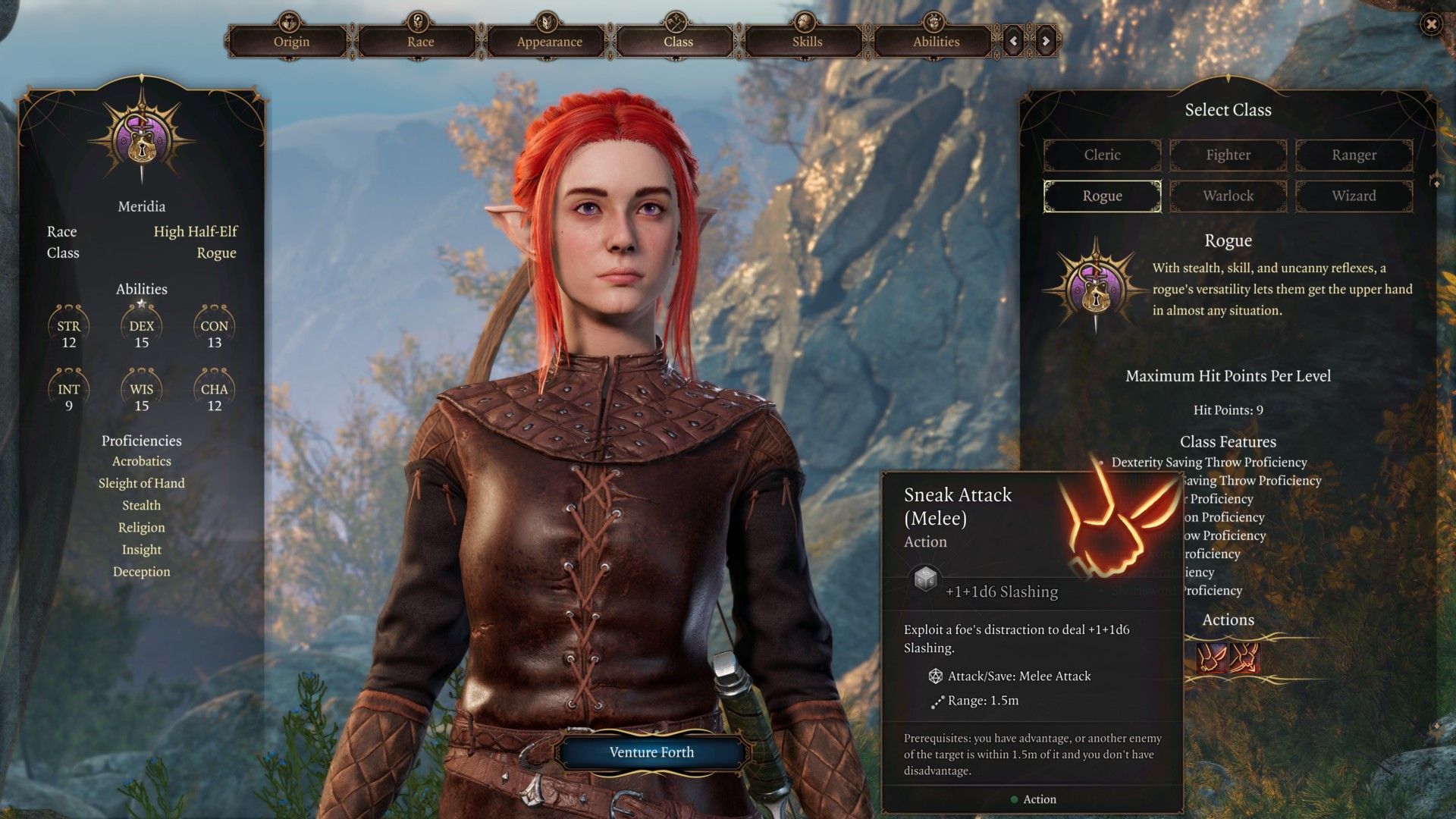1456x819 pixels.
Task: Open the Abilities tab
Action: point(936,42)
